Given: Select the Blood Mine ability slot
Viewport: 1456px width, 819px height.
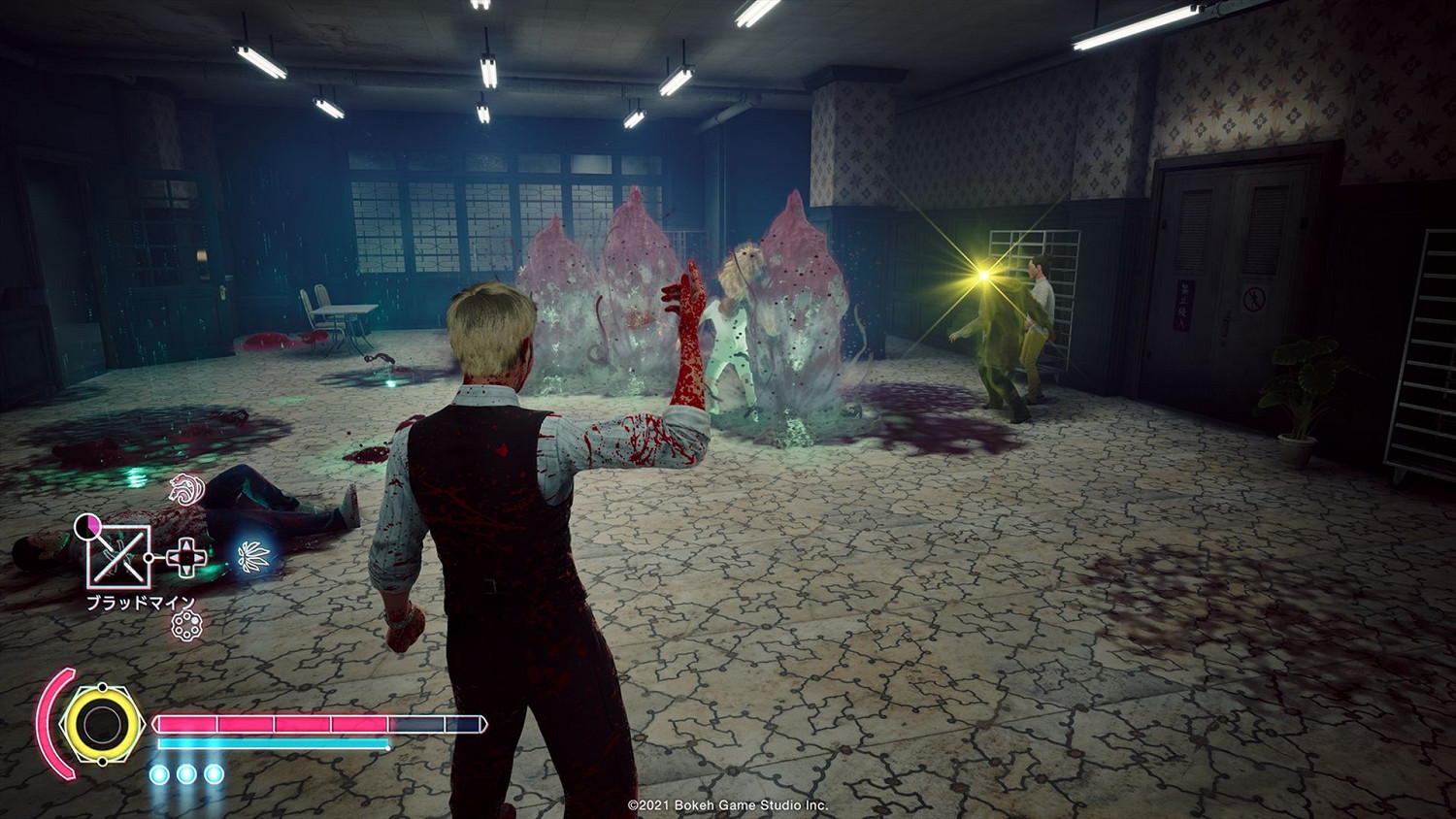Looking at the screenshot, I should click(x=119, y=556).
